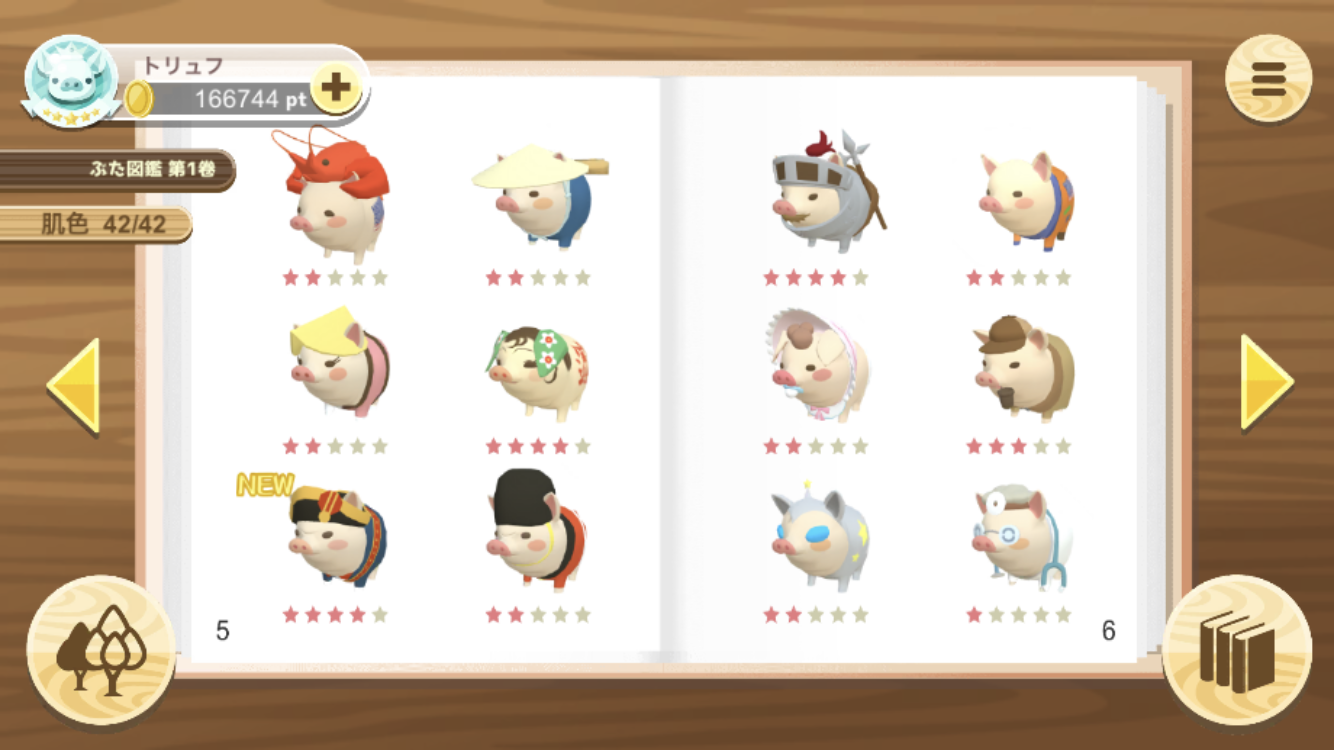This screenshot has width=1334, height=750.
Task: Choose the pig with tall black hat
Action: point(537,530)
